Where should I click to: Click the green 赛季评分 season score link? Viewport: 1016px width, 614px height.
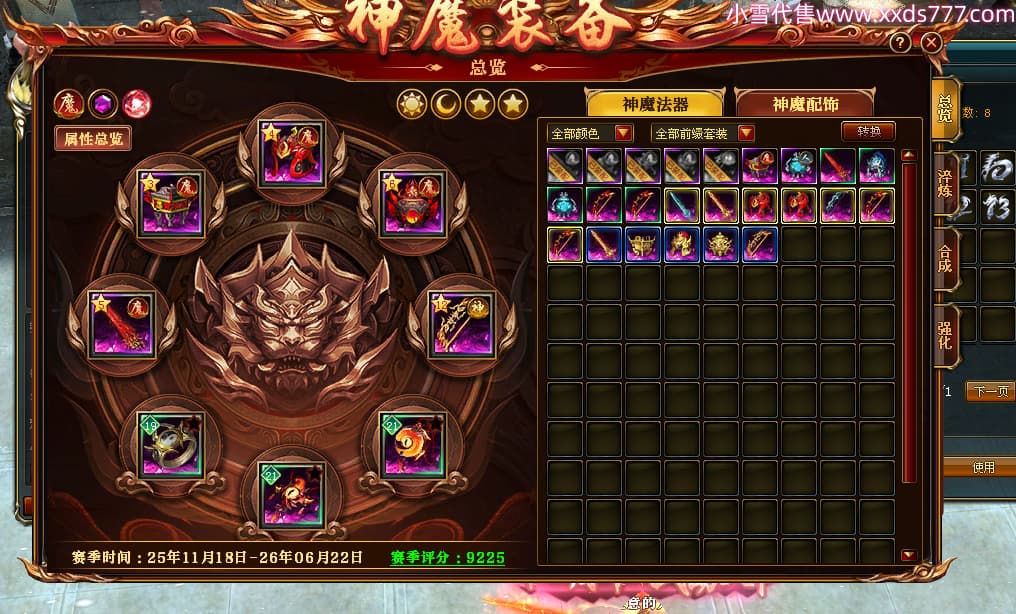447,558
